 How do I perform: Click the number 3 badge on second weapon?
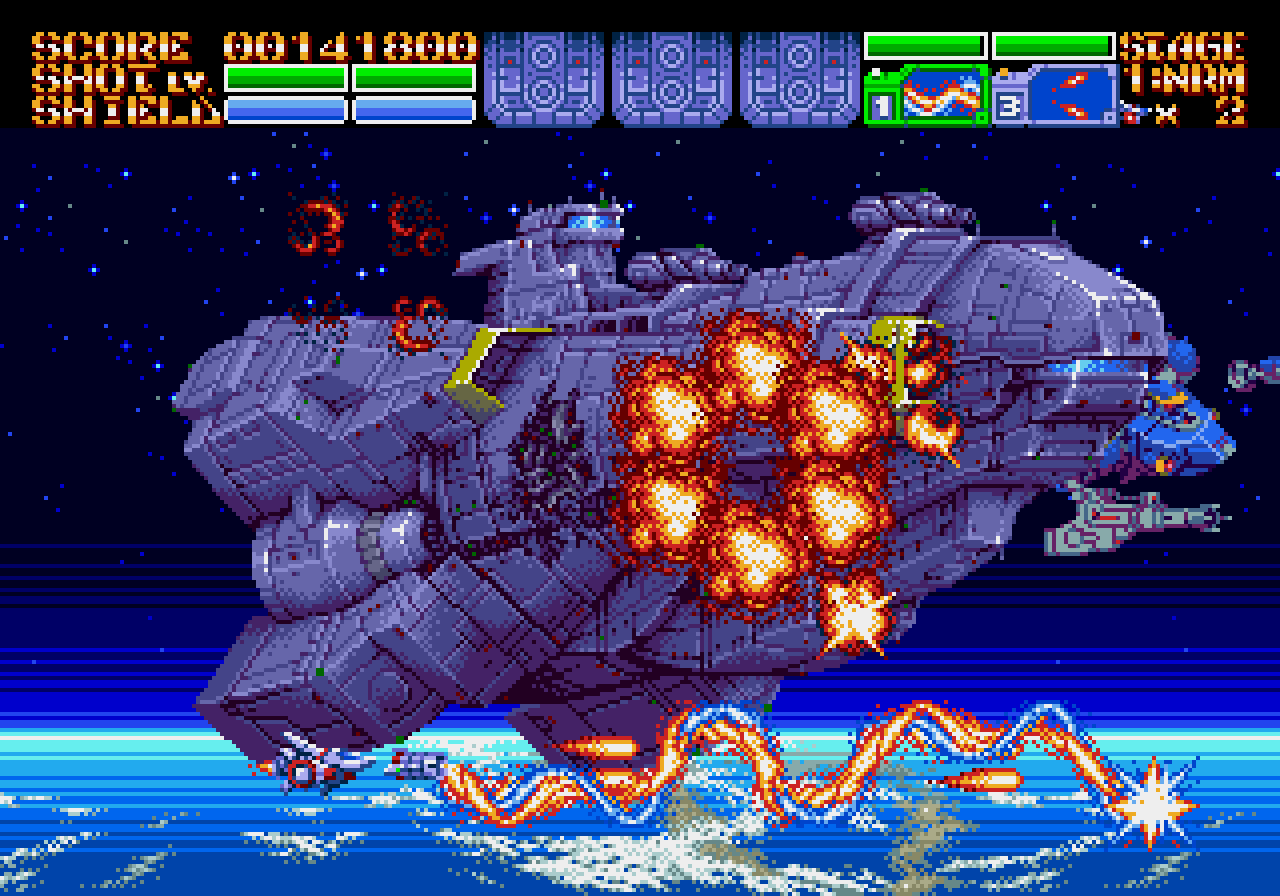pyautogui.click(x=1010, y=104)
